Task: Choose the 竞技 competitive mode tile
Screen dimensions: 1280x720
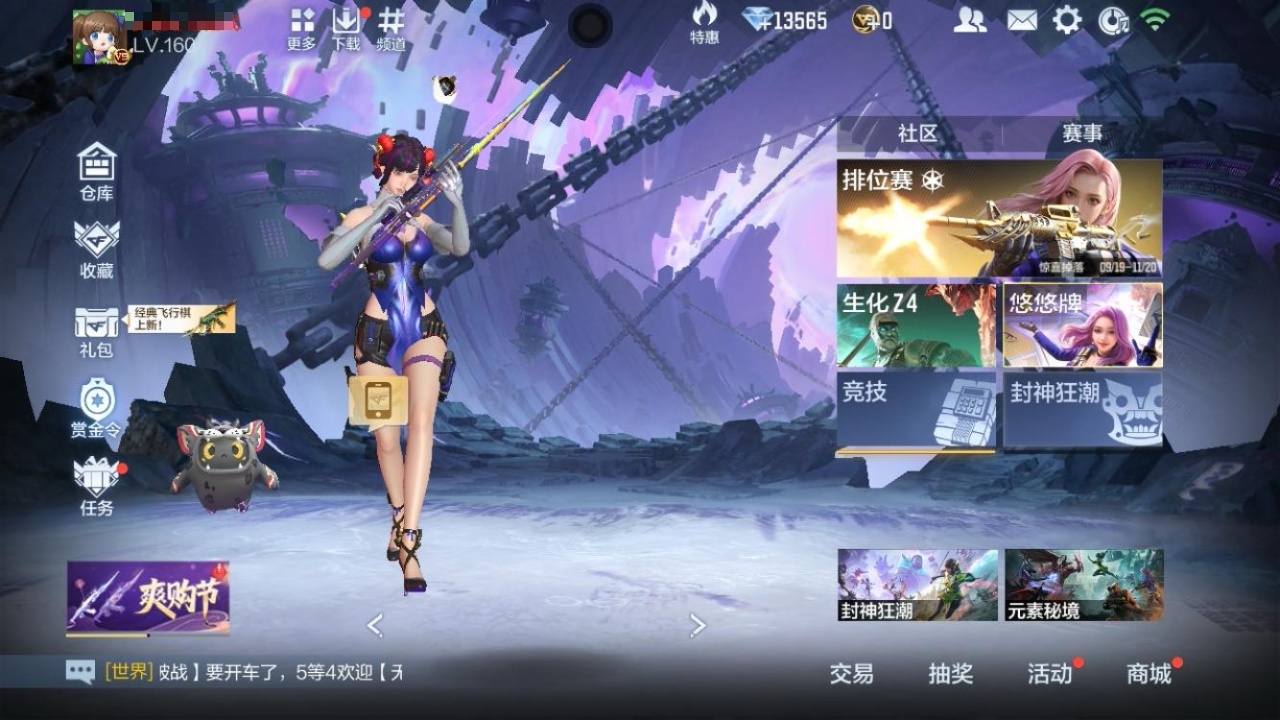Action: tap(916, 412)
